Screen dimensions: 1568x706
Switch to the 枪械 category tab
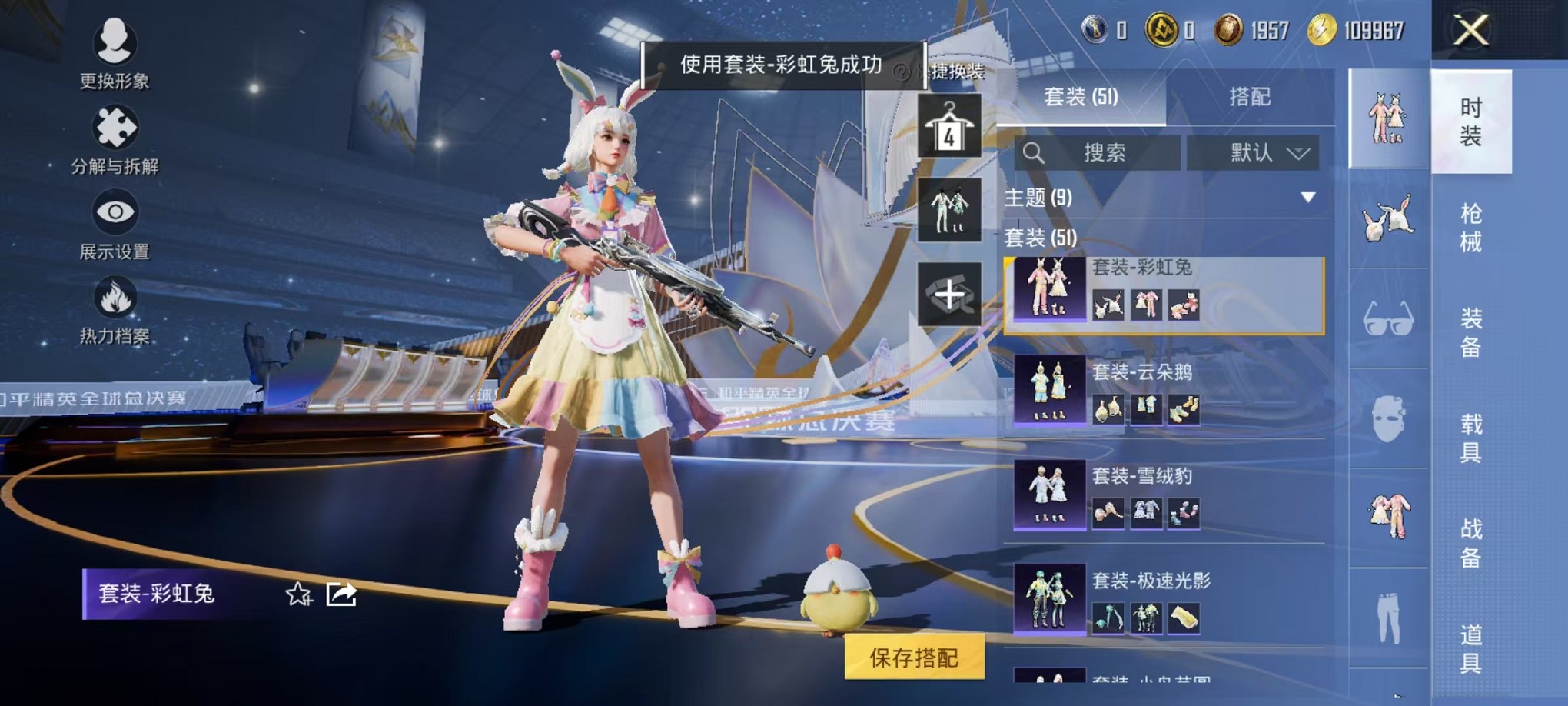click(x=1470, y=231)
